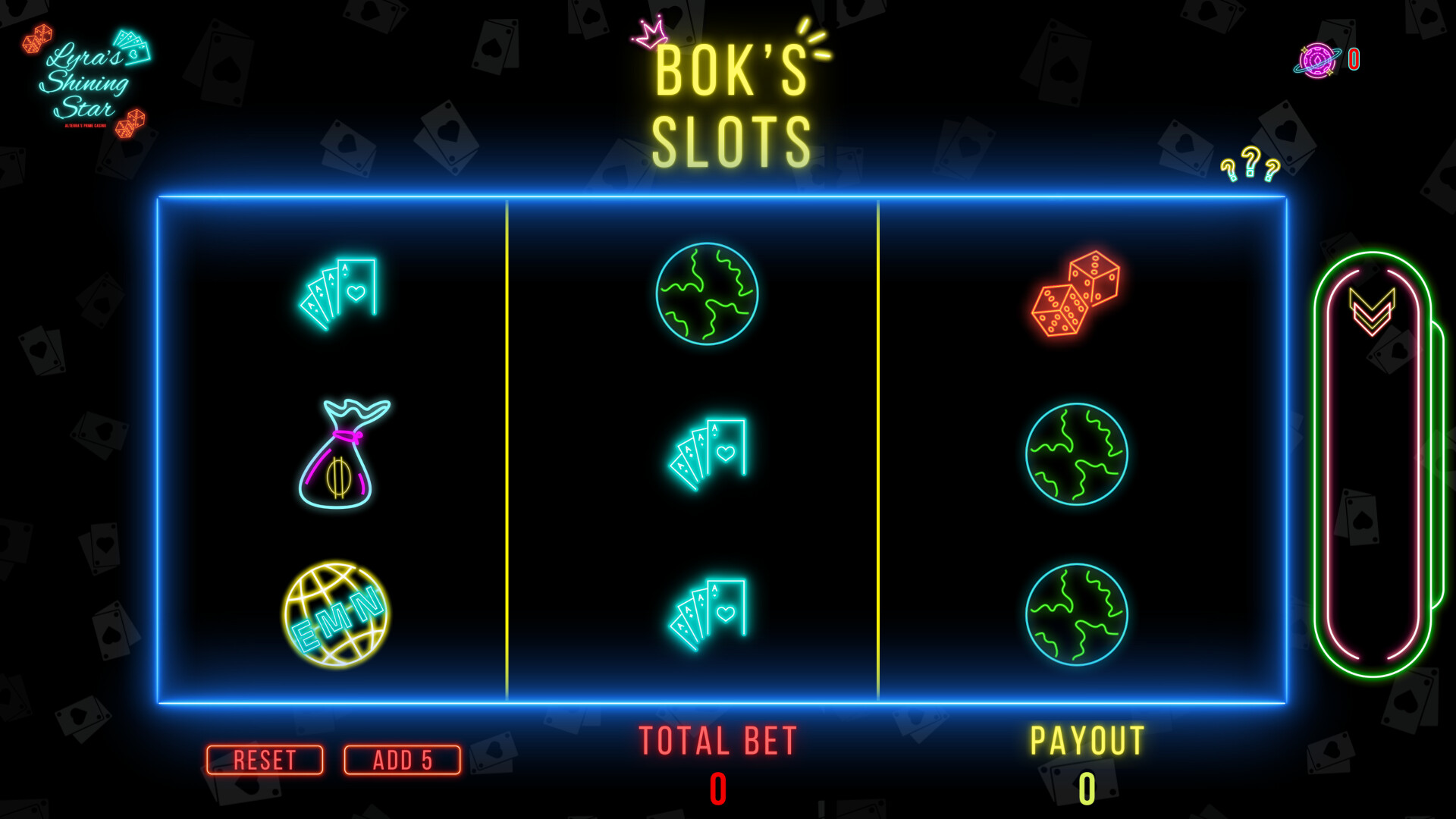Click the cards symbol in middle reel

coord(705,453)
